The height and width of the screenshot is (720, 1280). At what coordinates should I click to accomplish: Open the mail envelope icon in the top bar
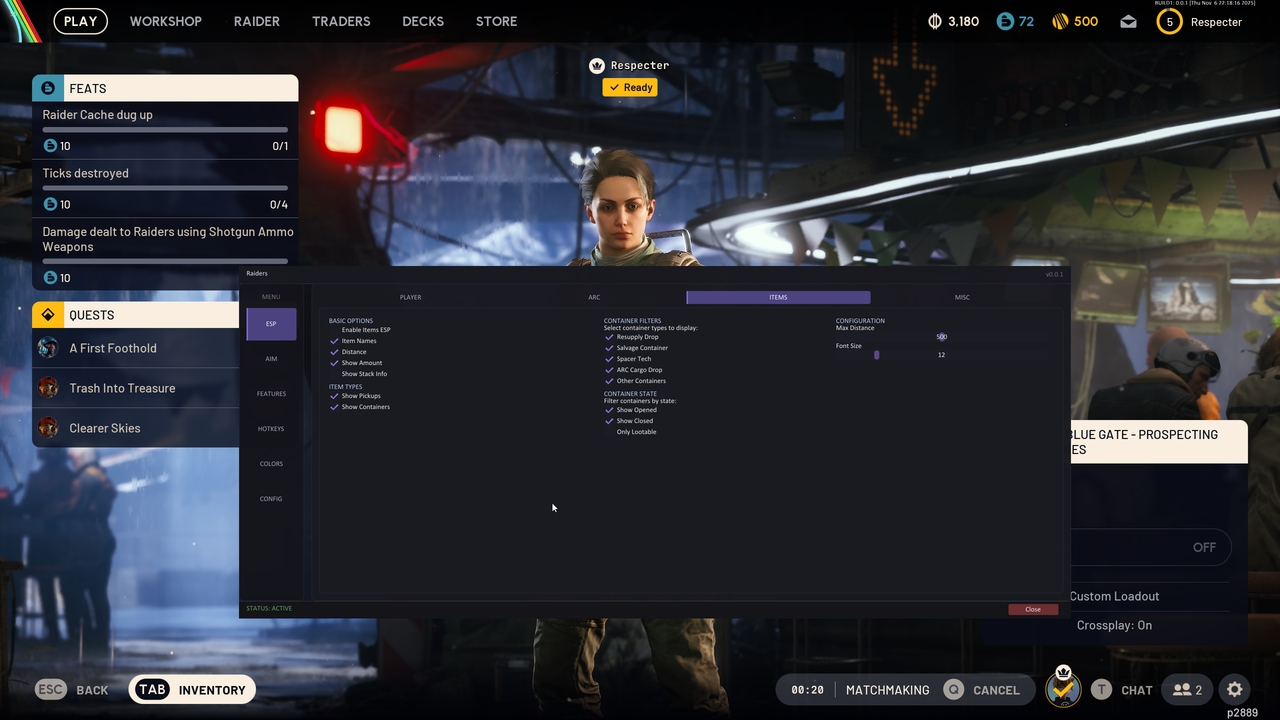coord(1128,21)
